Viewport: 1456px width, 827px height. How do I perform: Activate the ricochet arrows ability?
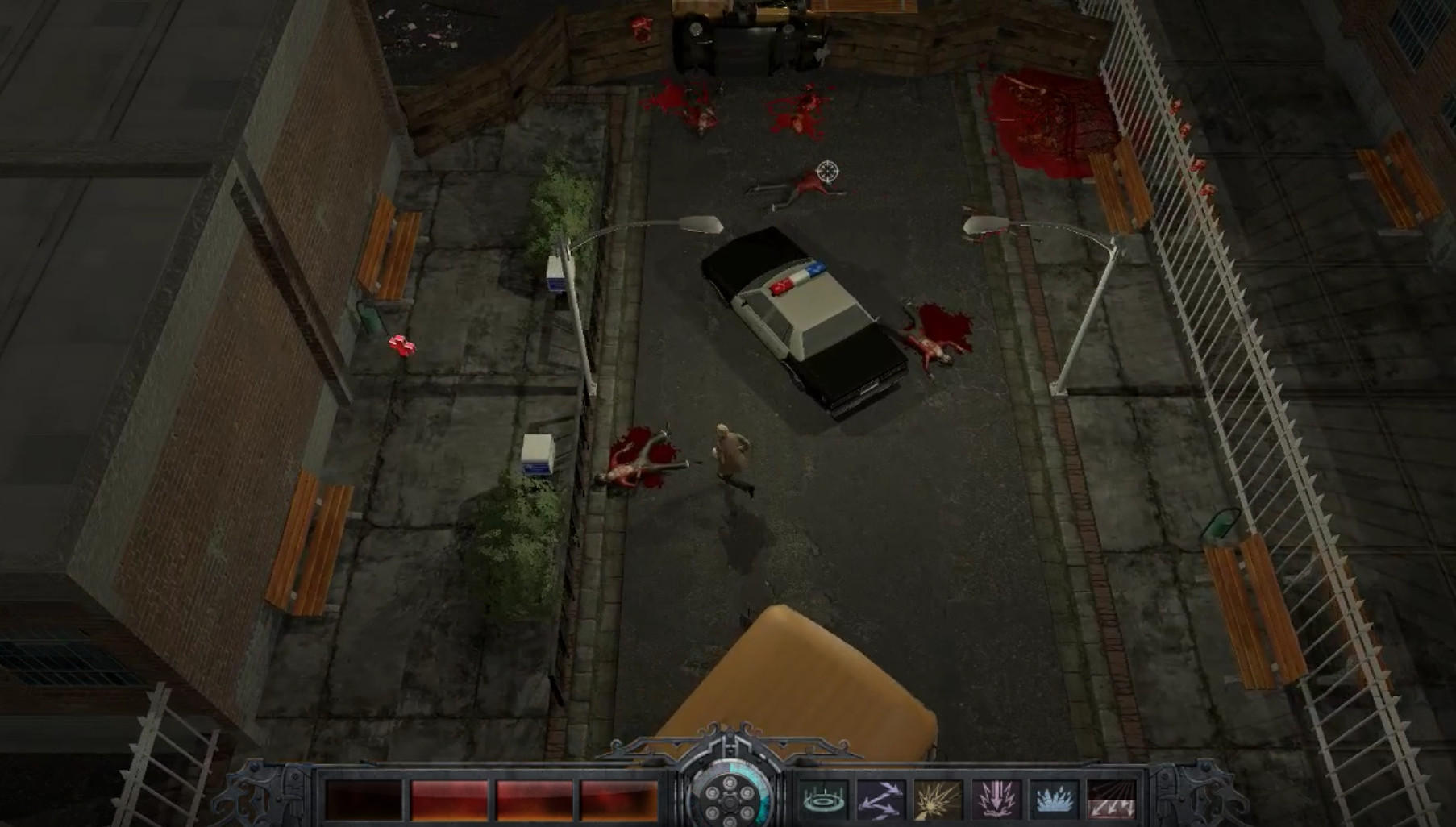coord(881,799)
